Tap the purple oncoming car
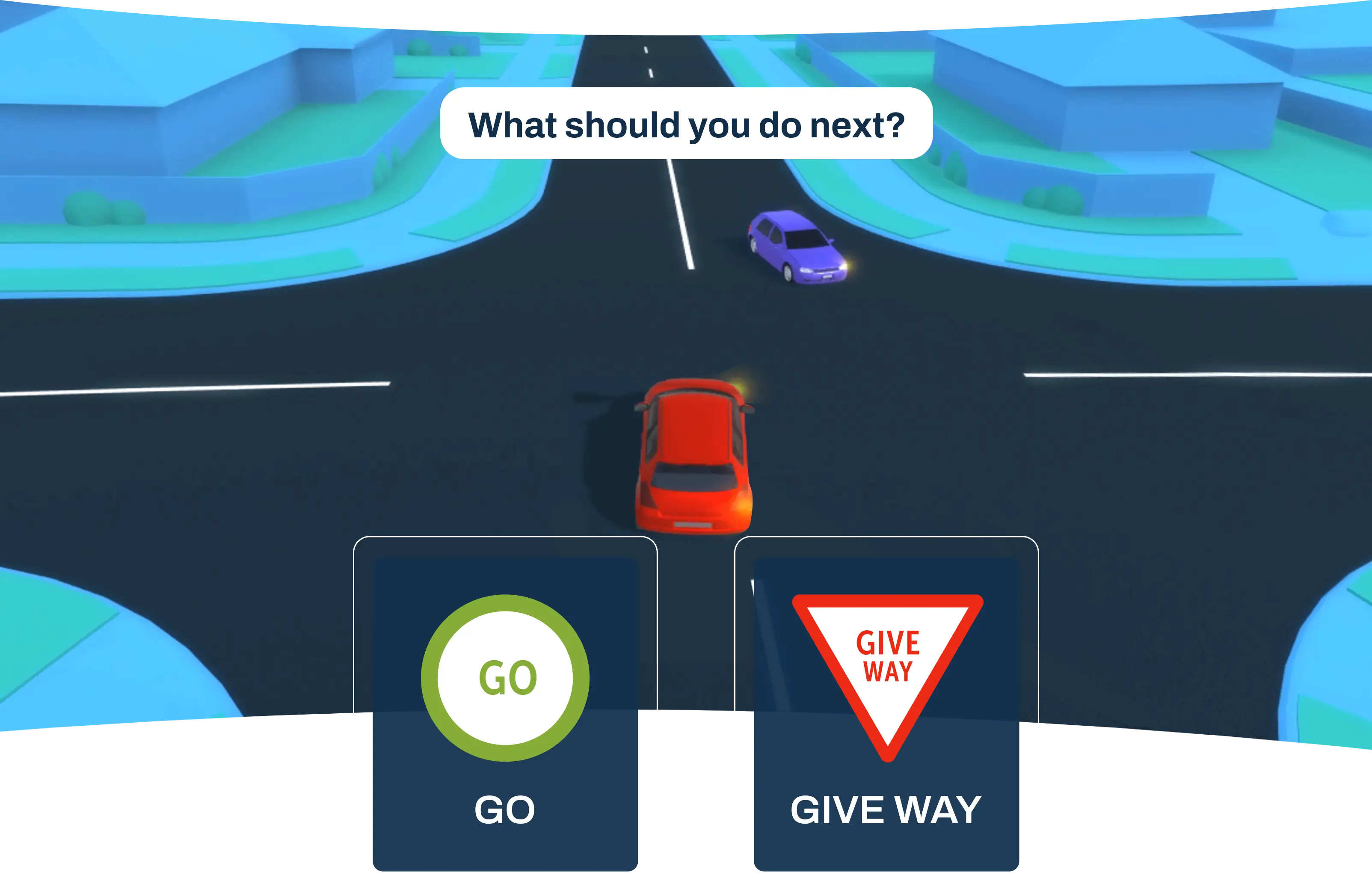Screen dimensions: 1372x893 pyautogui.click(x=793, y=245)
